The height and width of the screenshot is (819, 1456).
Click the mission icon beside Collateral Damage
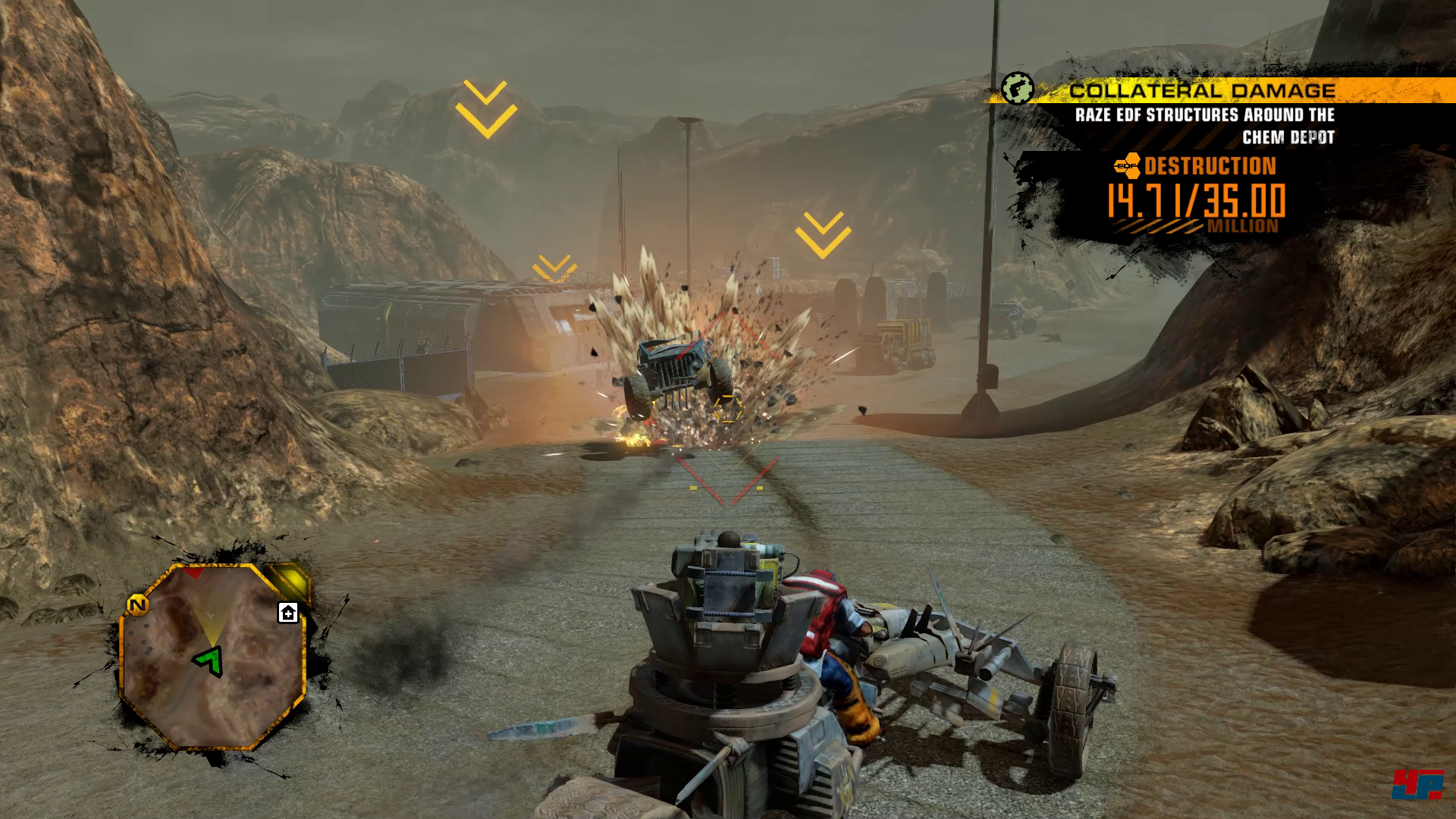(x=1018, y=89)
